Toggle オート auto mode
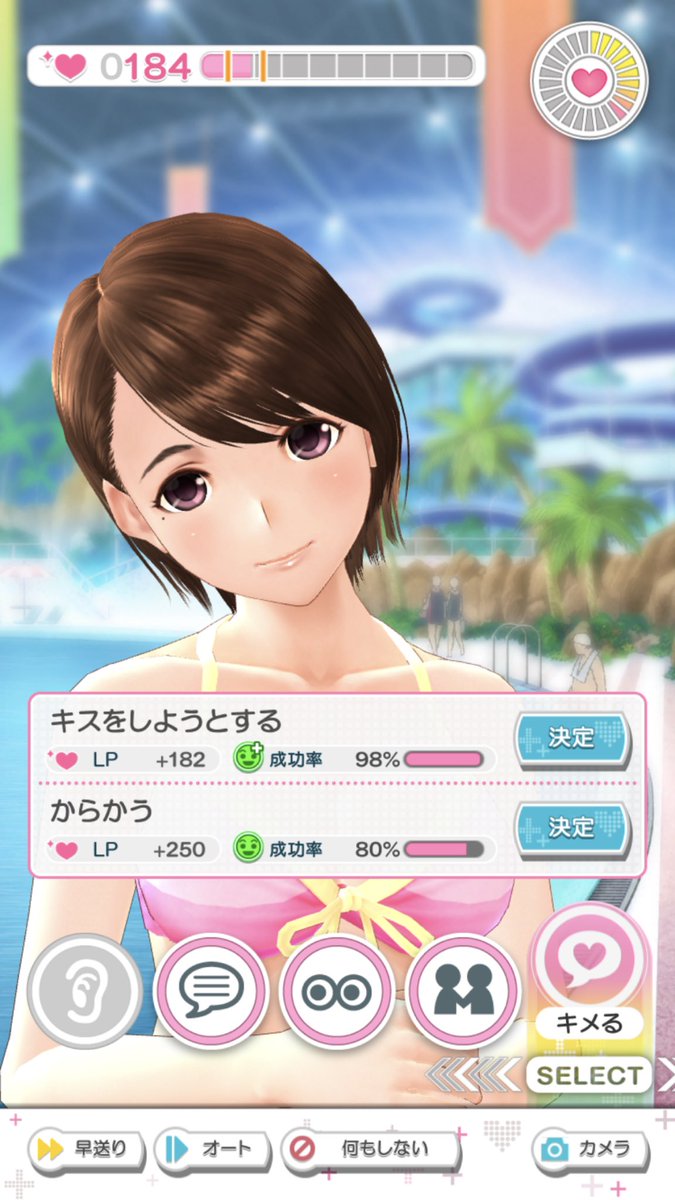 point(210,1148)
